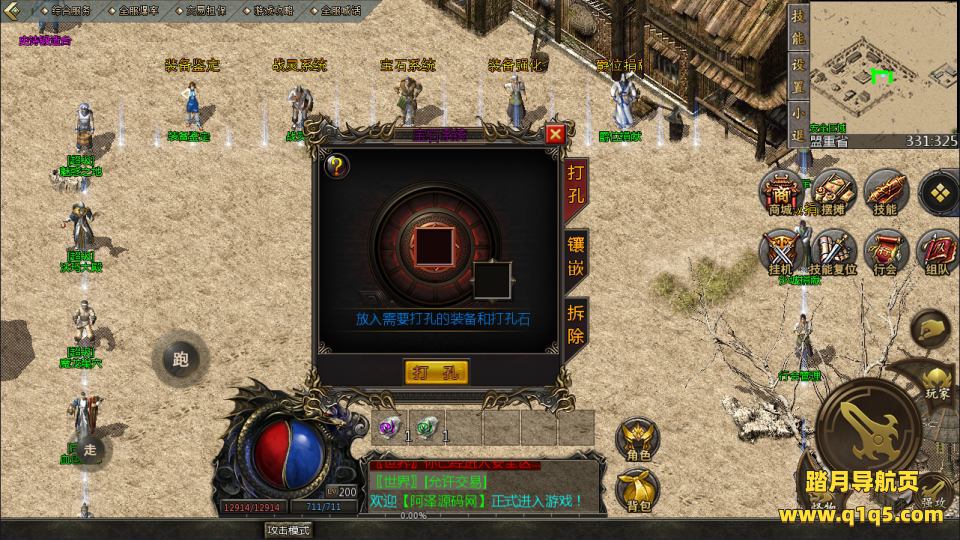Select the small drilling stone slot
This screenshot has width=960, height=540.
pyautogui.click(x=492, y=280)
